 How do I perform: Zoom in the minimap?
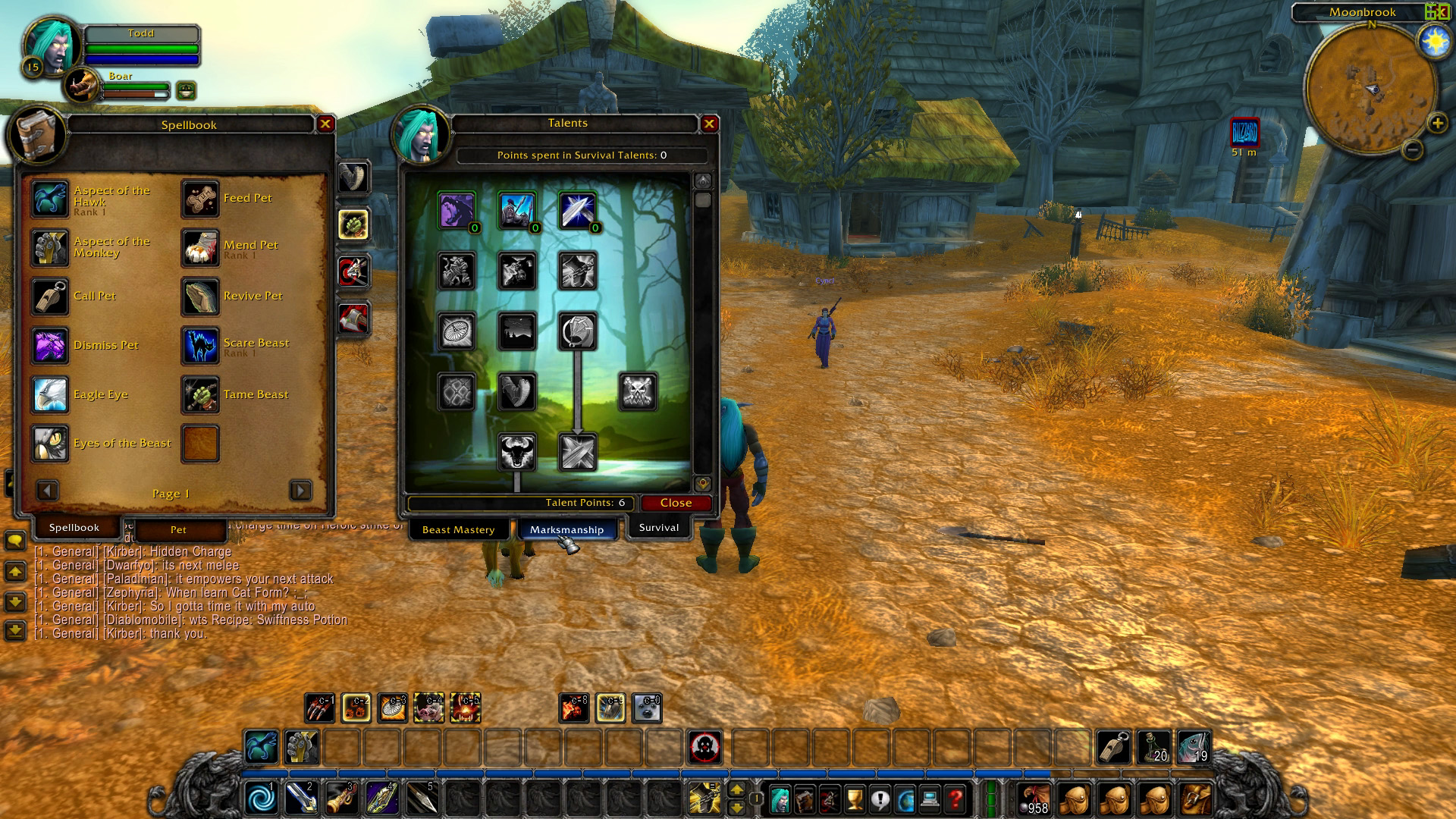click(1436, 123)
